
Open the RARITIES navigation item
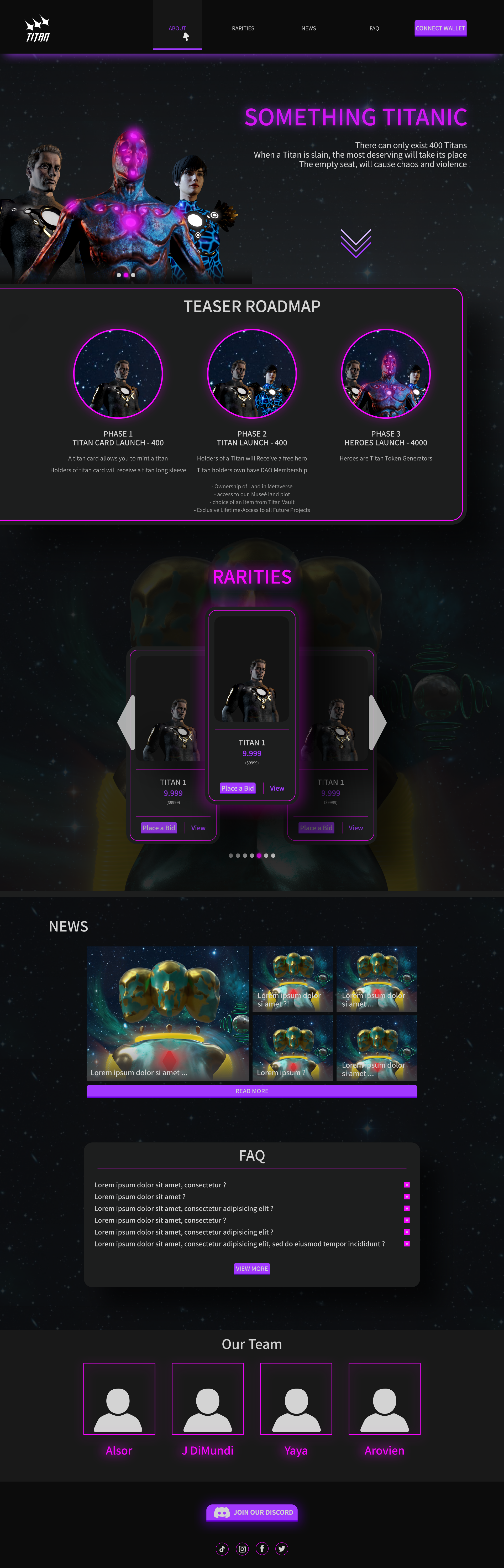[243, 28]
